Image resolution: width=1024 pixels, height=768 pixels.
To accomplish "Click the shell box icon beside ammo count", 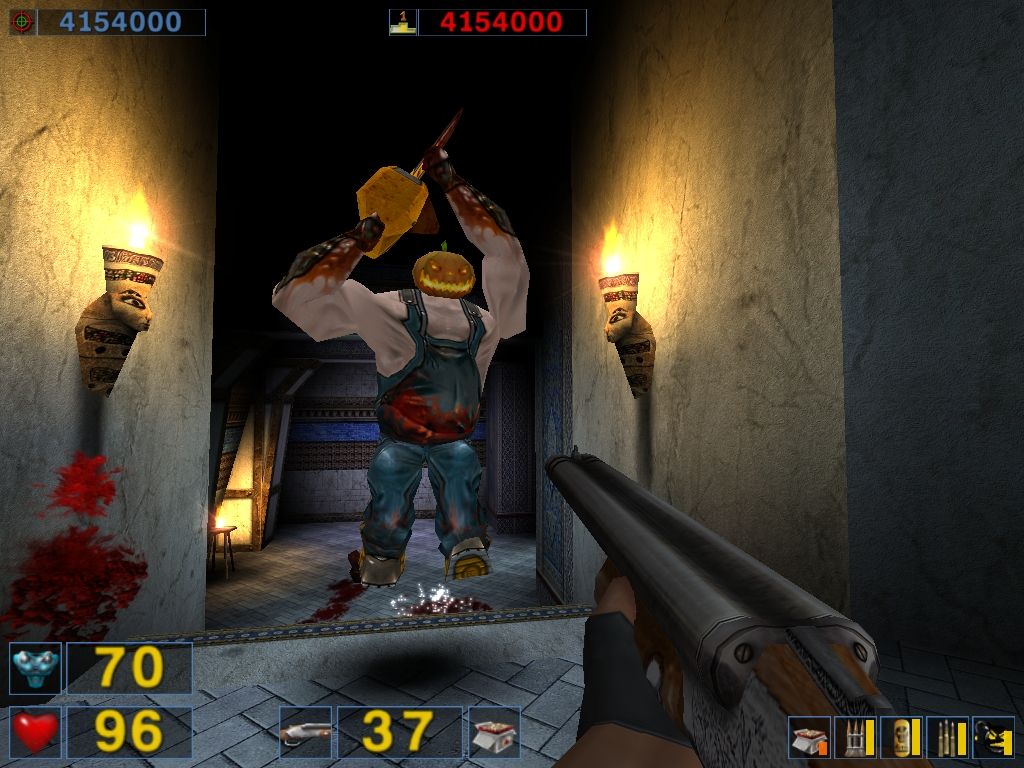I will (494, 732).
